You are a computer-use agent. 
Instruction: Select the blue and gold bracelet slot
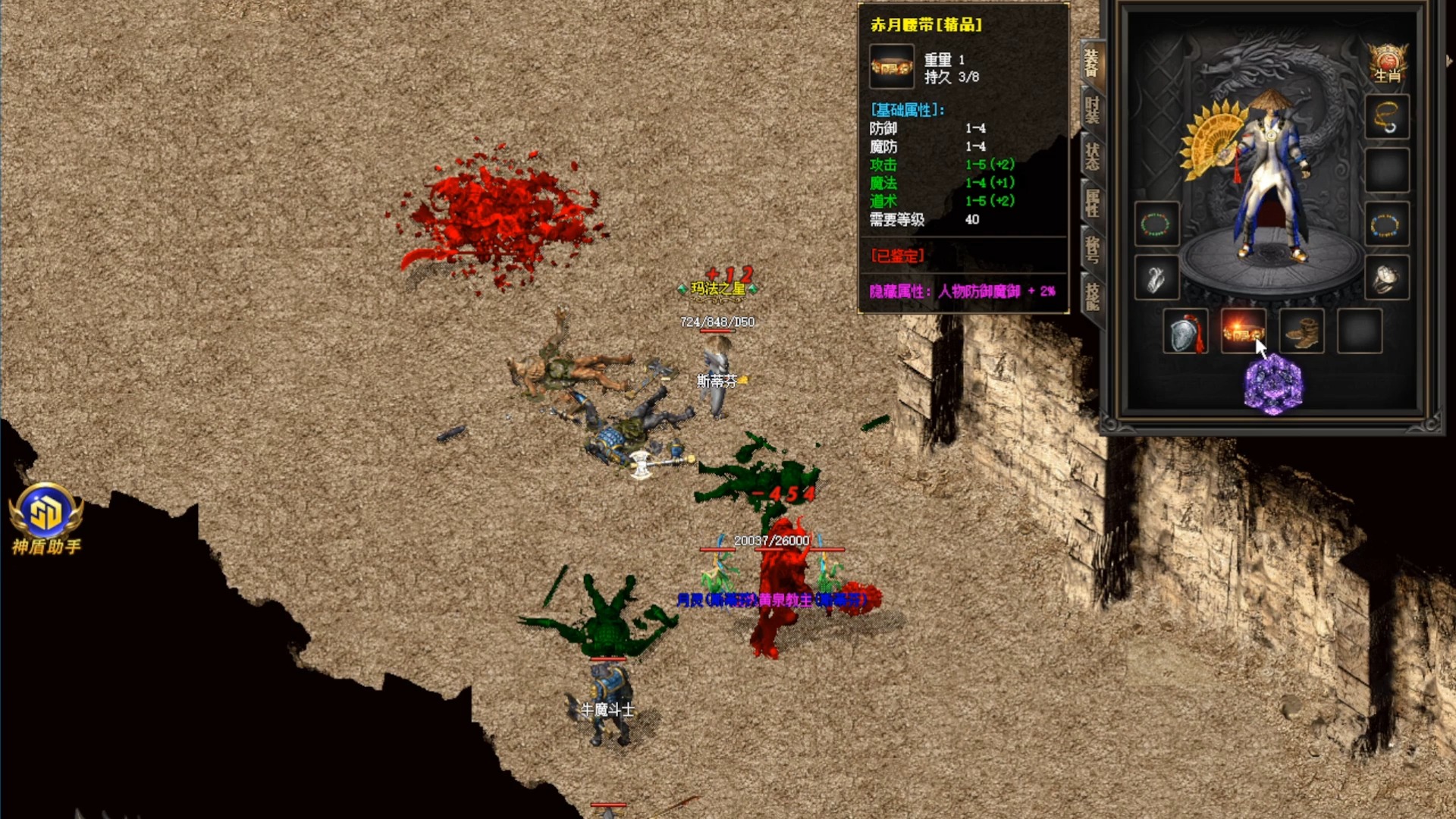(x=1387, y=224)
